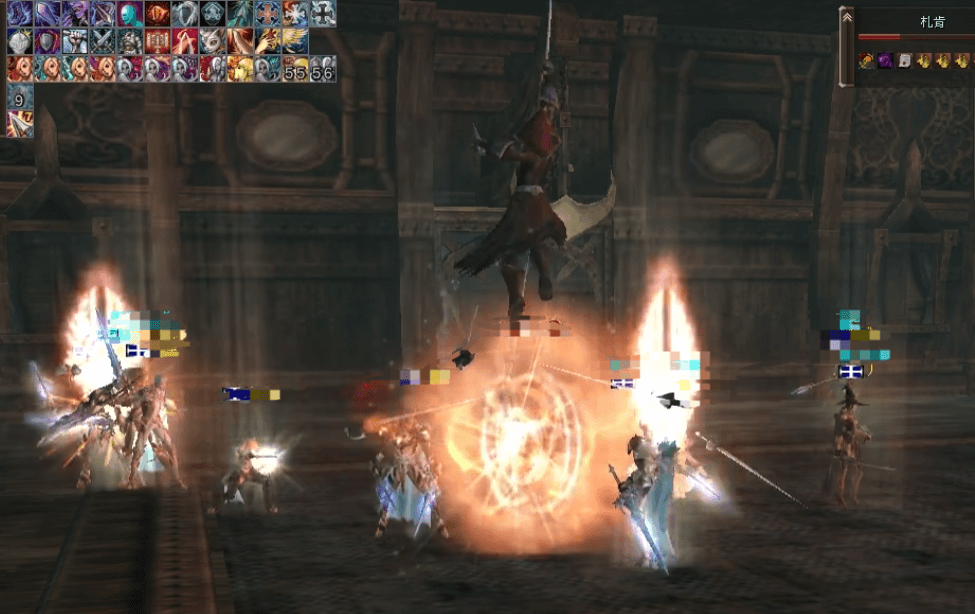The image size is (975, 614).
Task: Click the crossed swords buff icon
Action: (103, 41)
